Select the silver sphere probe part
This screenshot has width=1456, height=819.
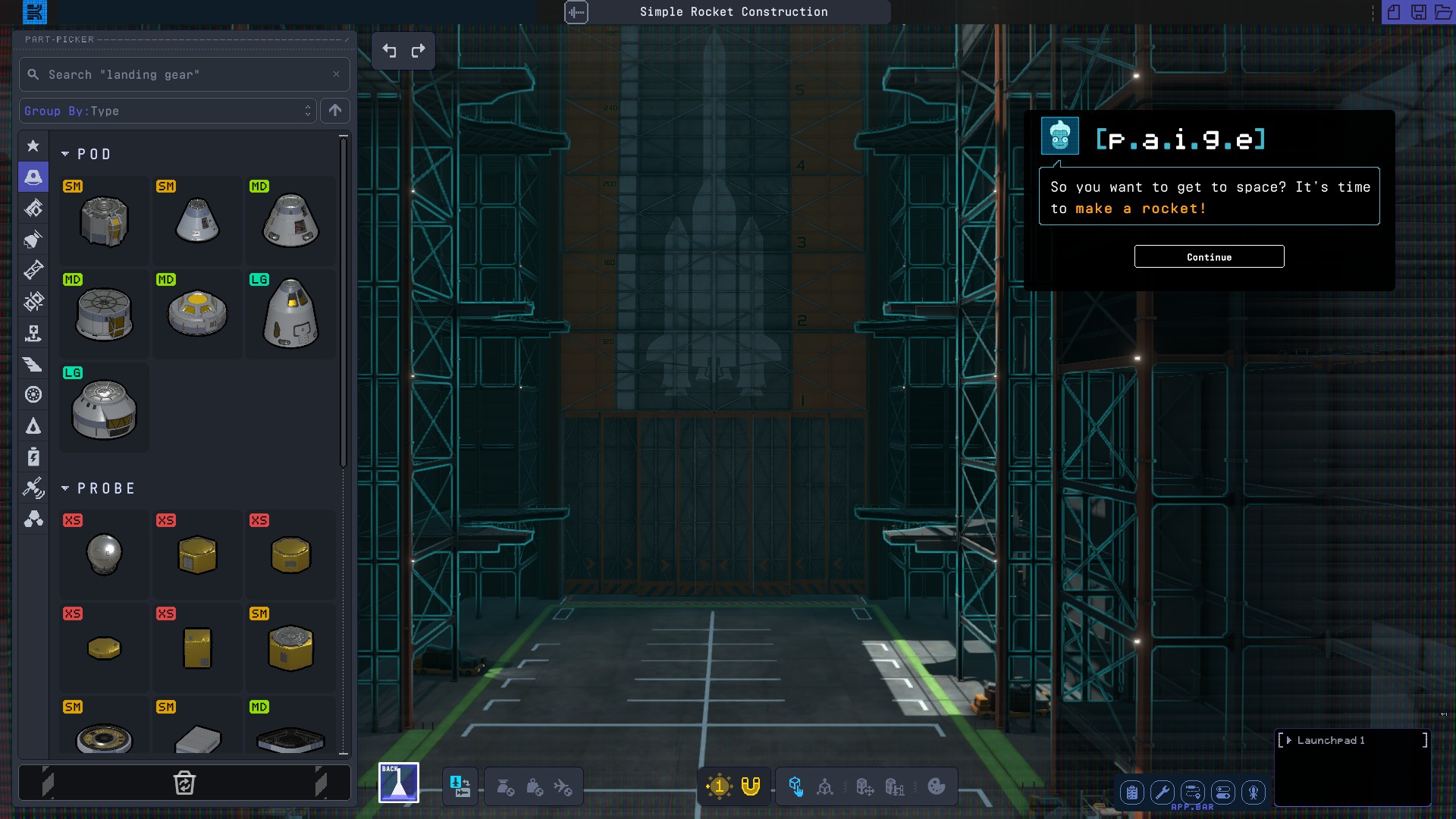coord(104,554)
